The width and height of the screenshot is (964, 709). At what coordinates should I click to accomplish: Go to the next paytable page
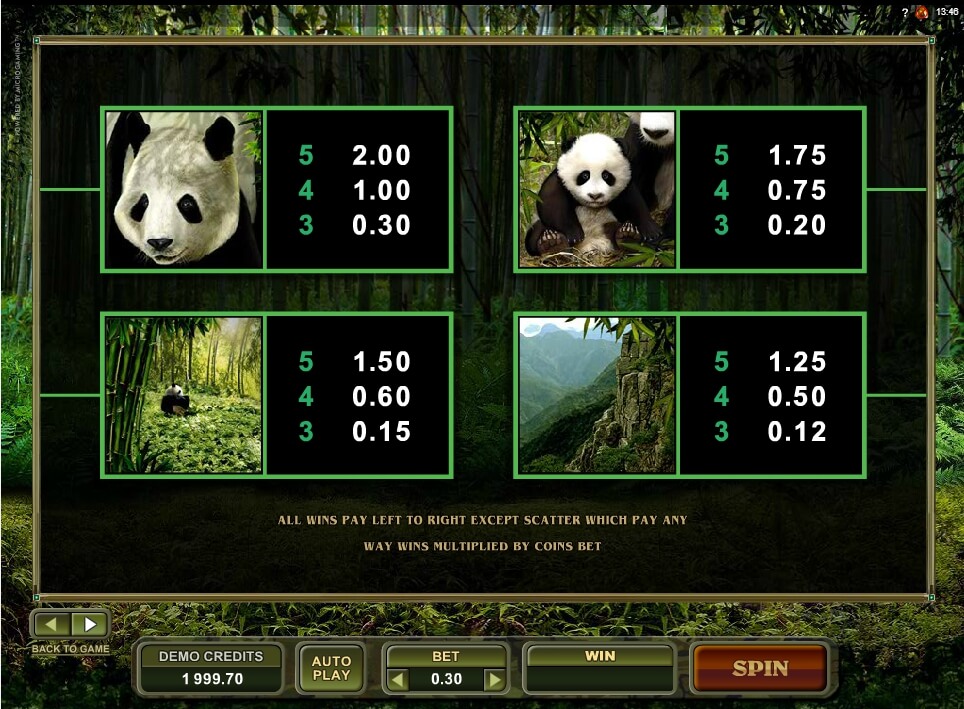[90, 625]
